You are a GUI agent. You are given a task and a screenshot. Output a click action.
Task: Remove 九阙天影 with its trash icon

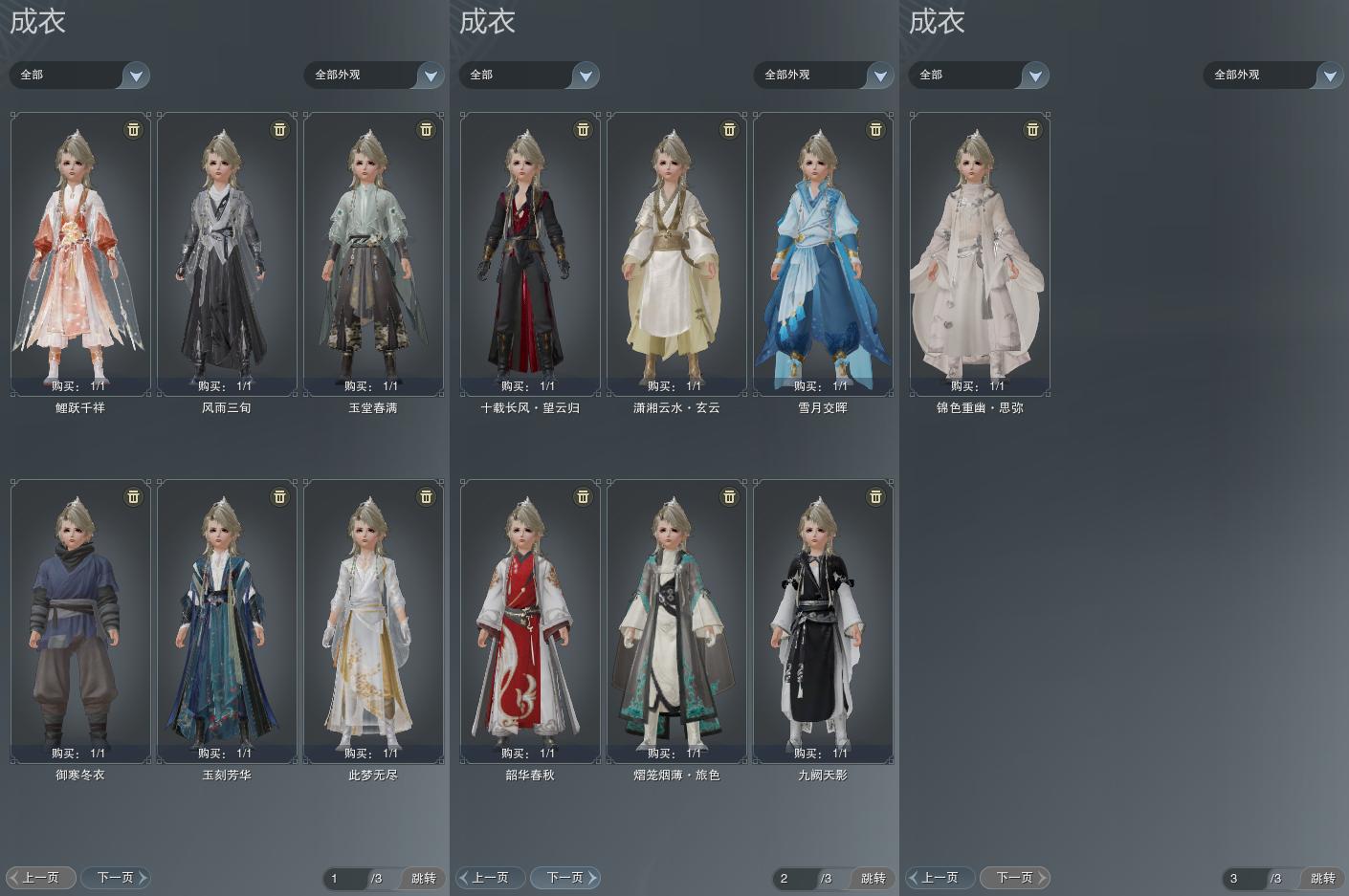click(876, 496)
